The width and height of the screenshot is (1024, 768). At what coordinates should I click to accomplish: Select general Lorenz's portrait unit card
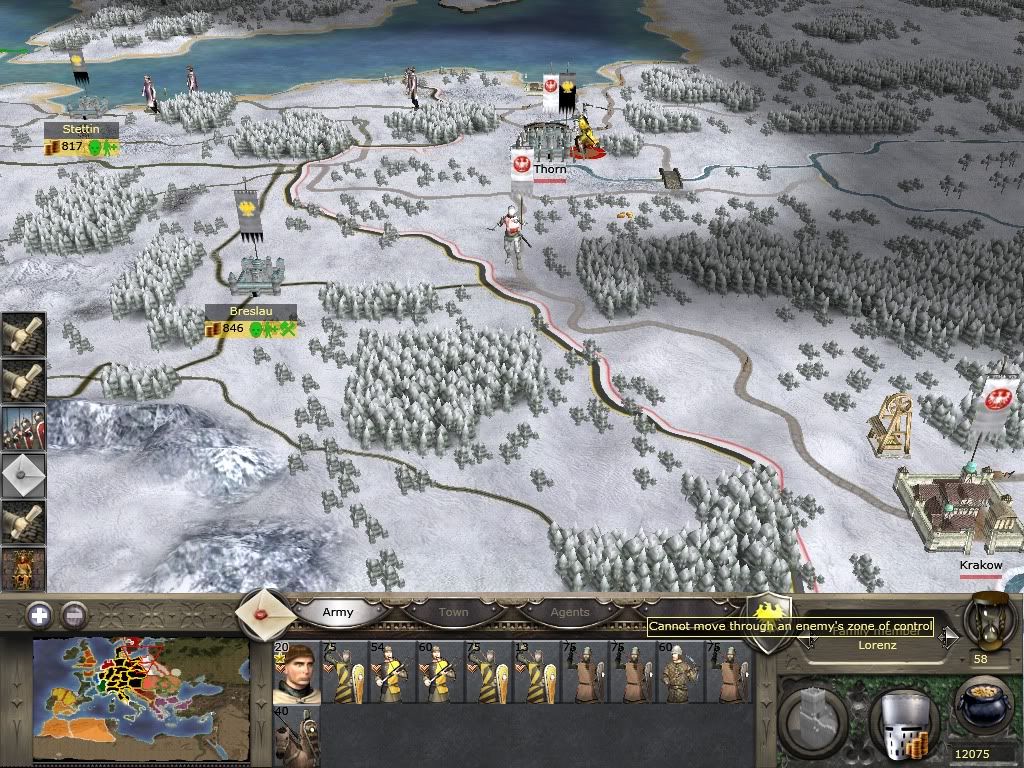296,672
